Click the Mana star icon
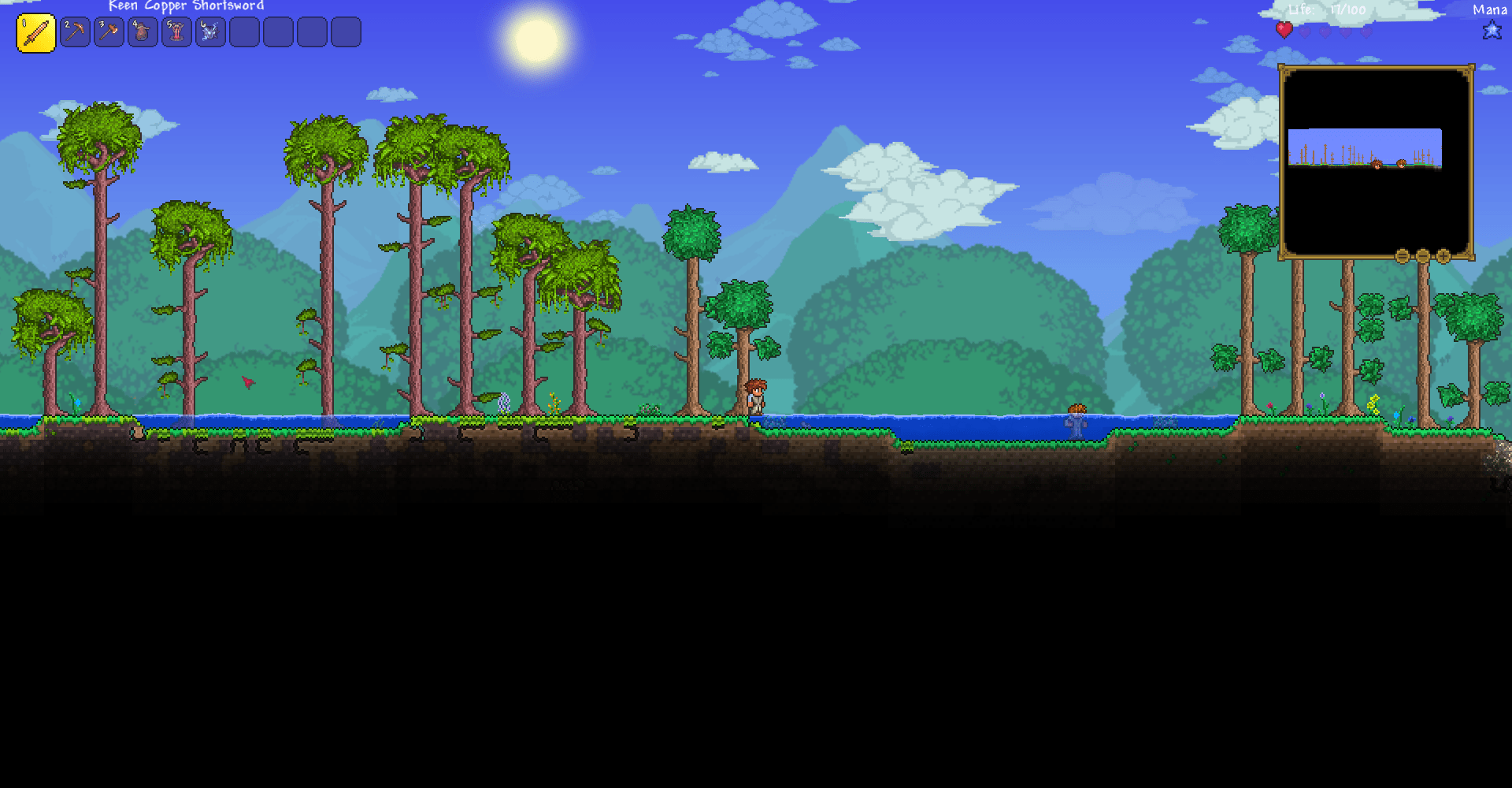1512x788 pixels. click(1491, 32)
